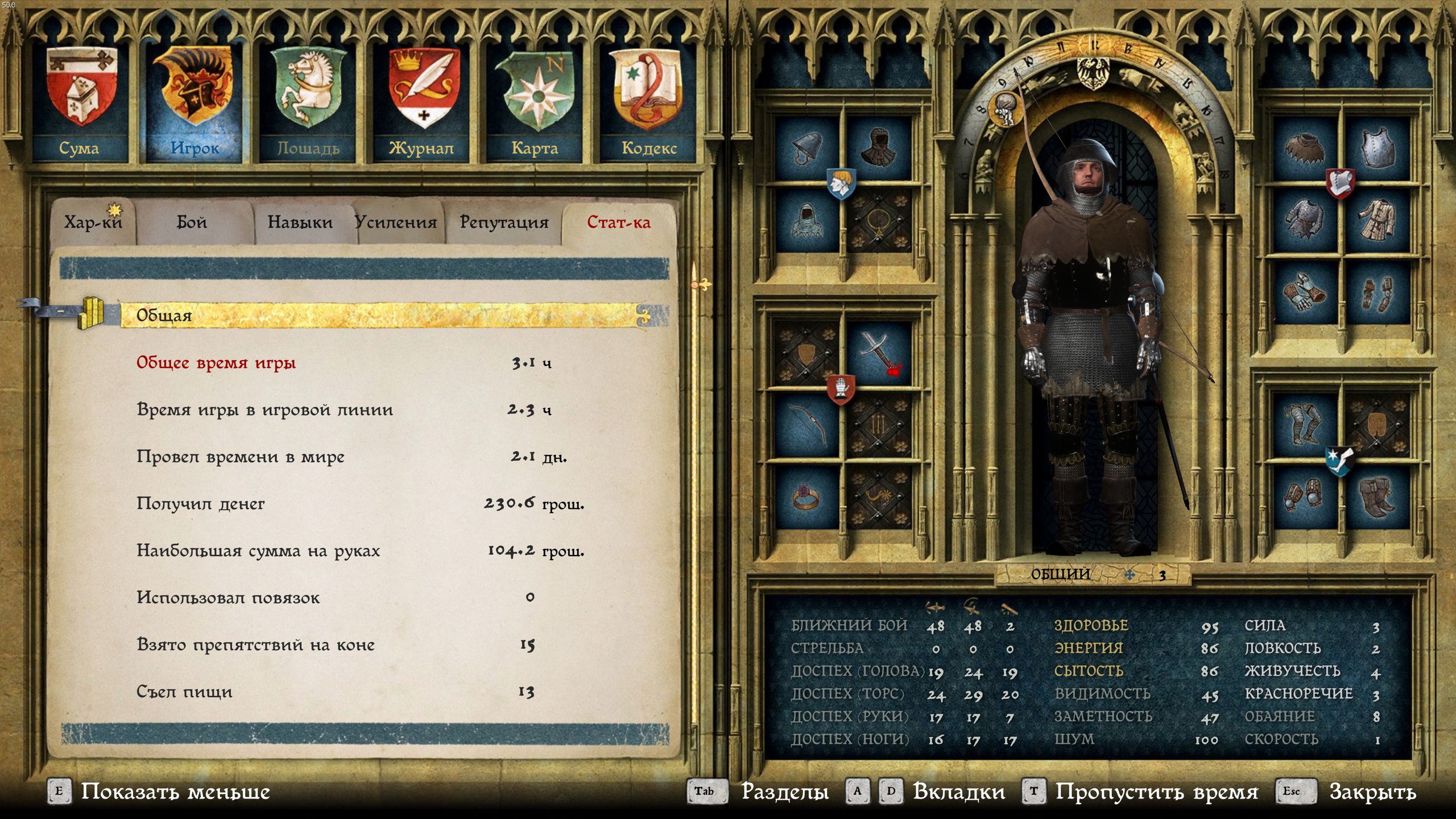This screenshot has width=1456, height=819.
Task: View the Репутация reputation tab
Action: (504, 222)
